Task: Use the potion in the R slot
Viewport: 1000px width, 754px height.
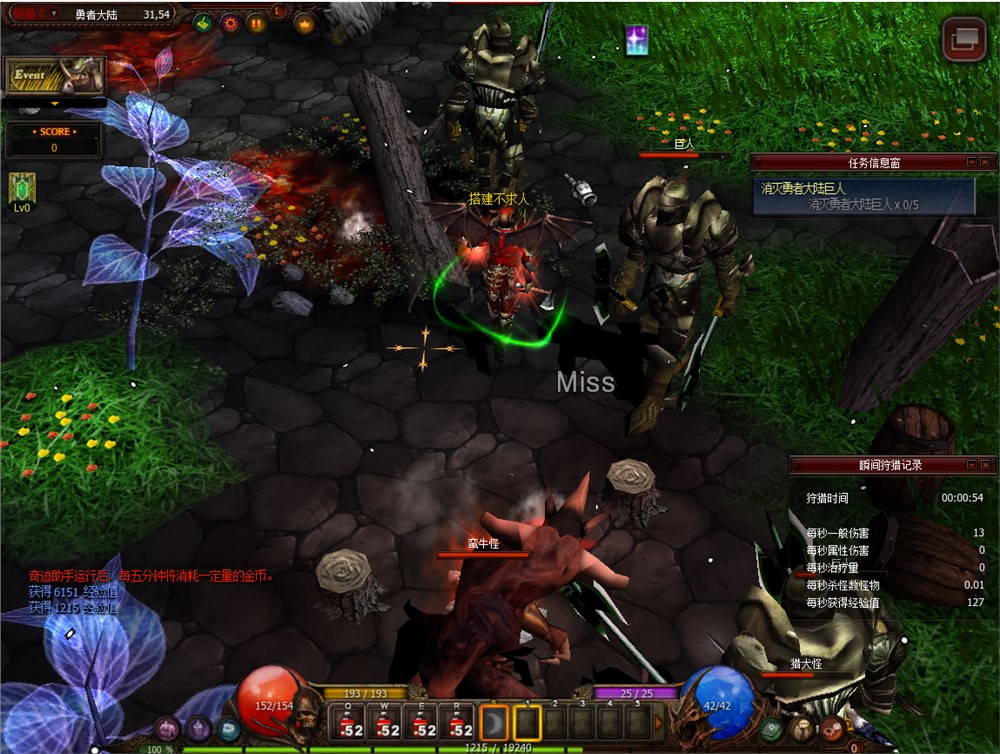Action: (x=460, y=724)
